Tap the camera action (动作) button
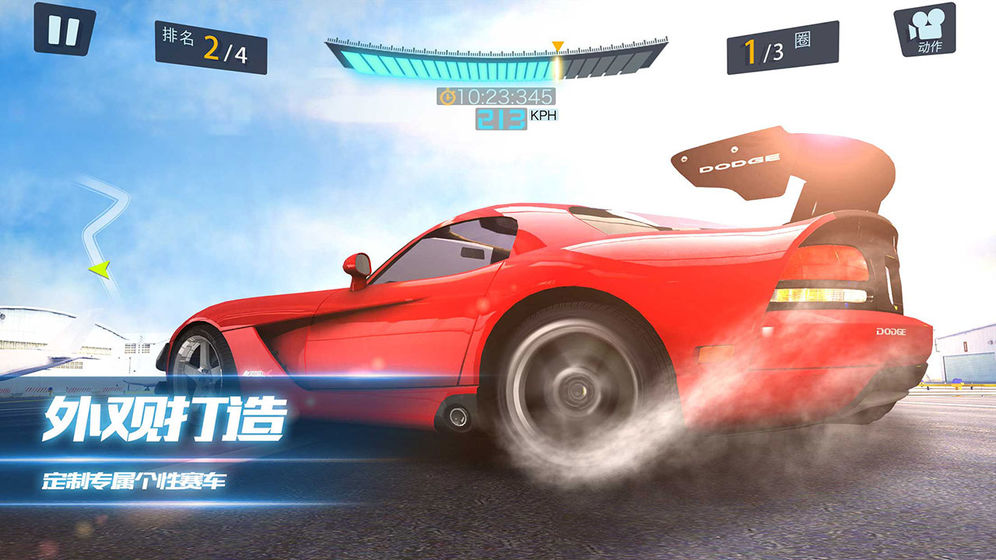 [x=923, y=32]
